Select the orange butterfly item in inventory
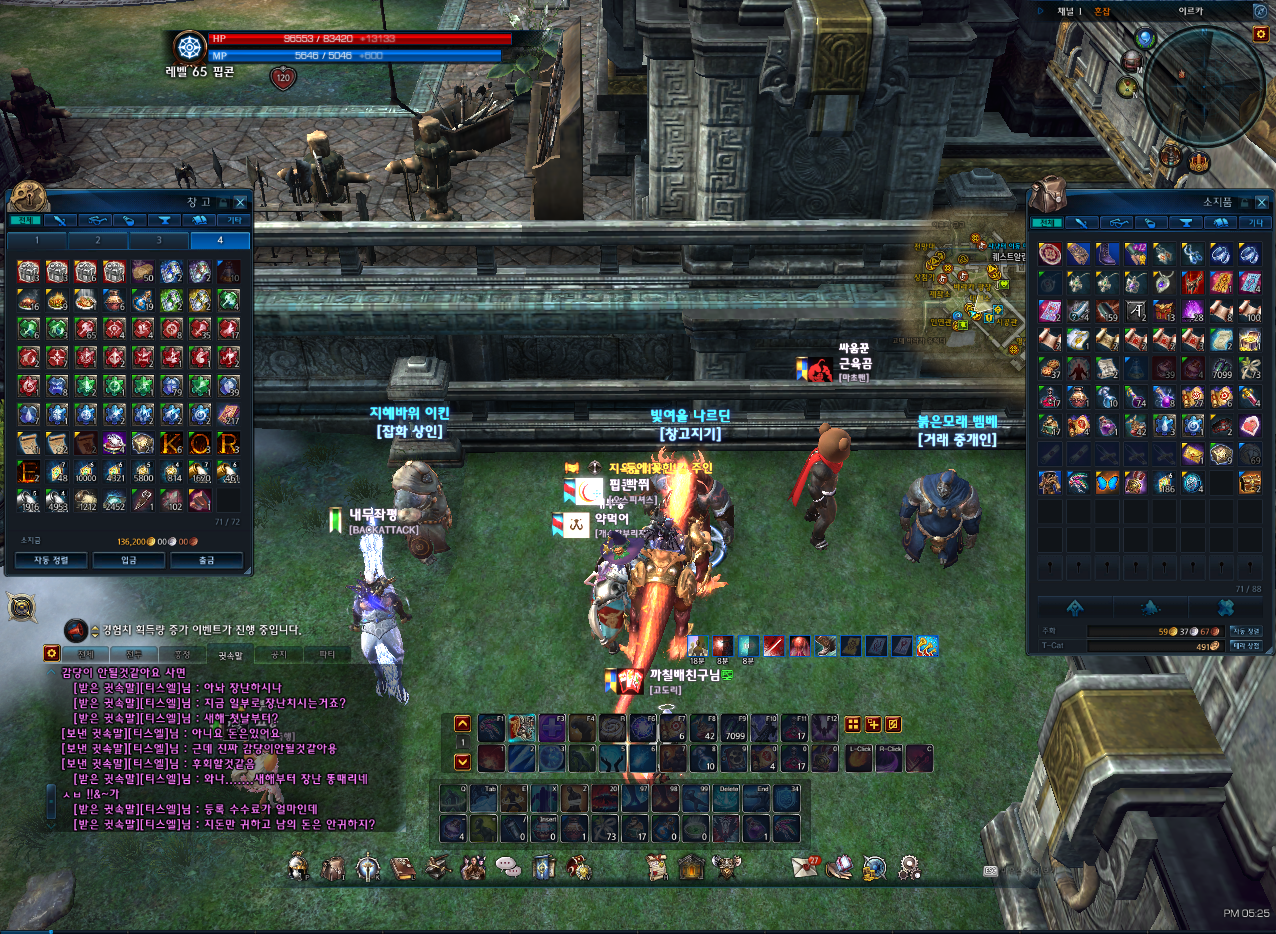 (1108, 483)
